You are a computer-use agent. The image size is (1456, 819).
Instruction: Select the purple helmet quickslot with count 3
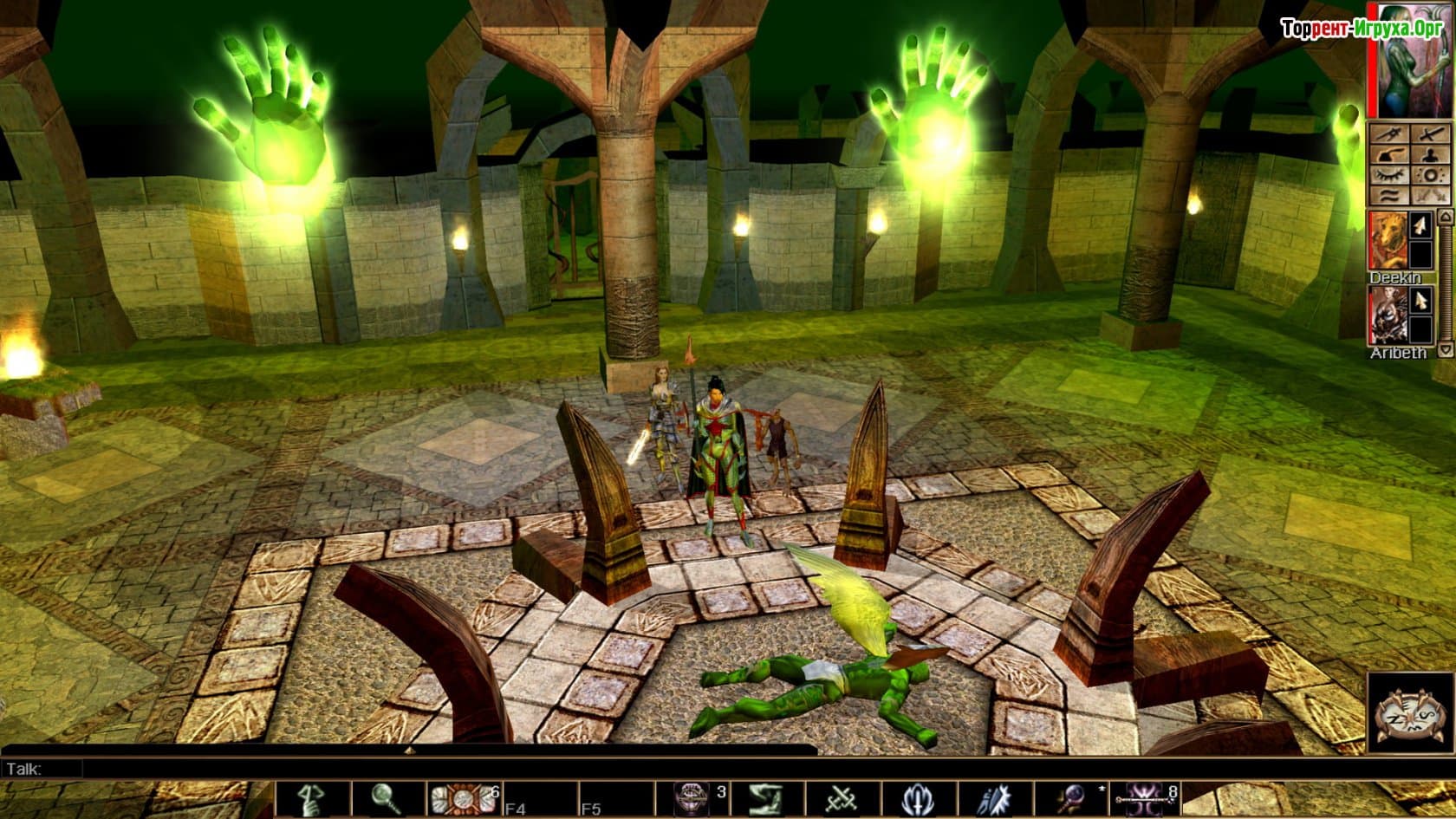(x=692, y=799)
